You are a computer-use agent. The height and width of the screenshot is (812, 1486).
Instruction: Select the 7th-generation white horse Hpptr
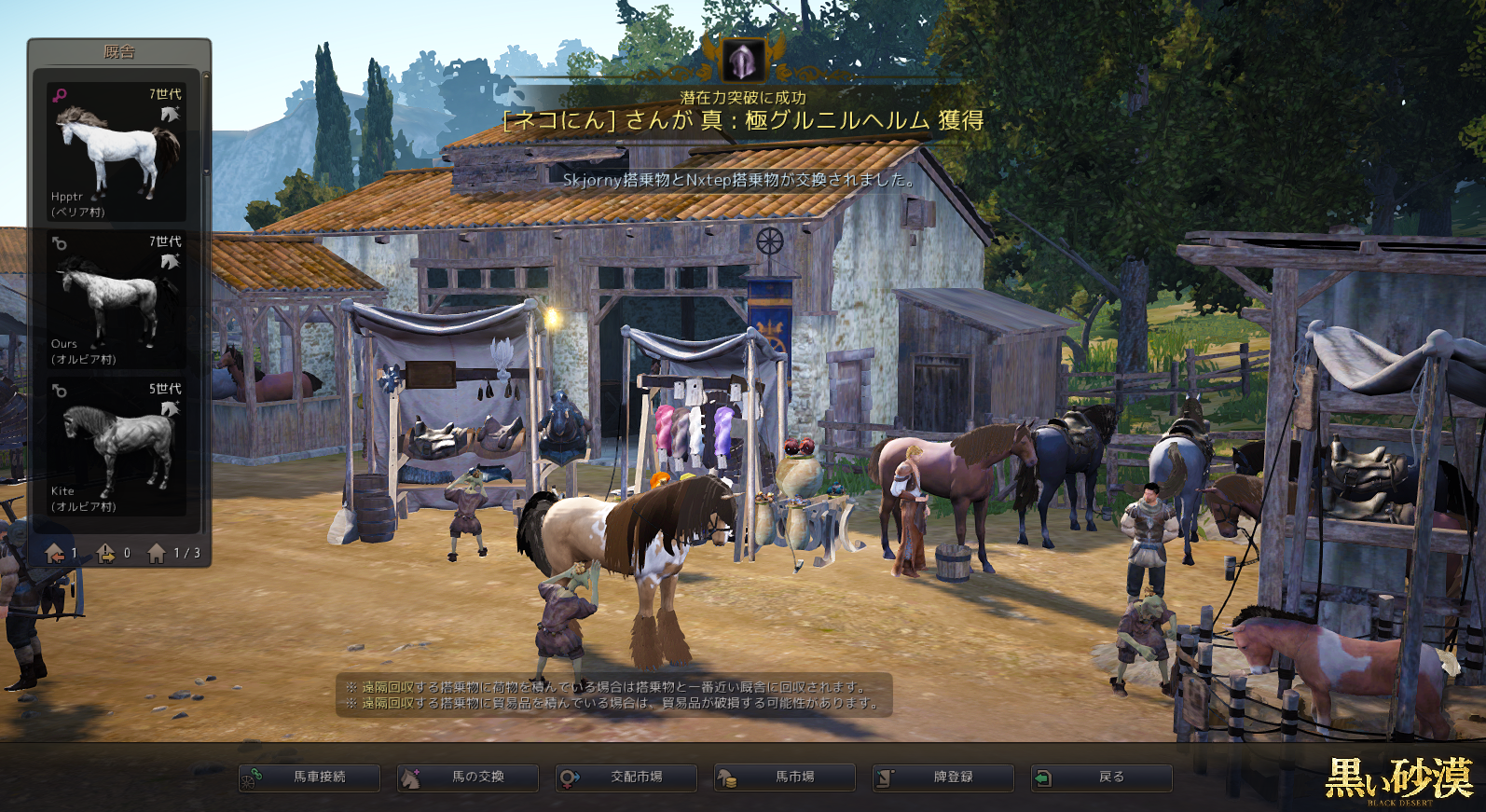(x=117, y=152)
